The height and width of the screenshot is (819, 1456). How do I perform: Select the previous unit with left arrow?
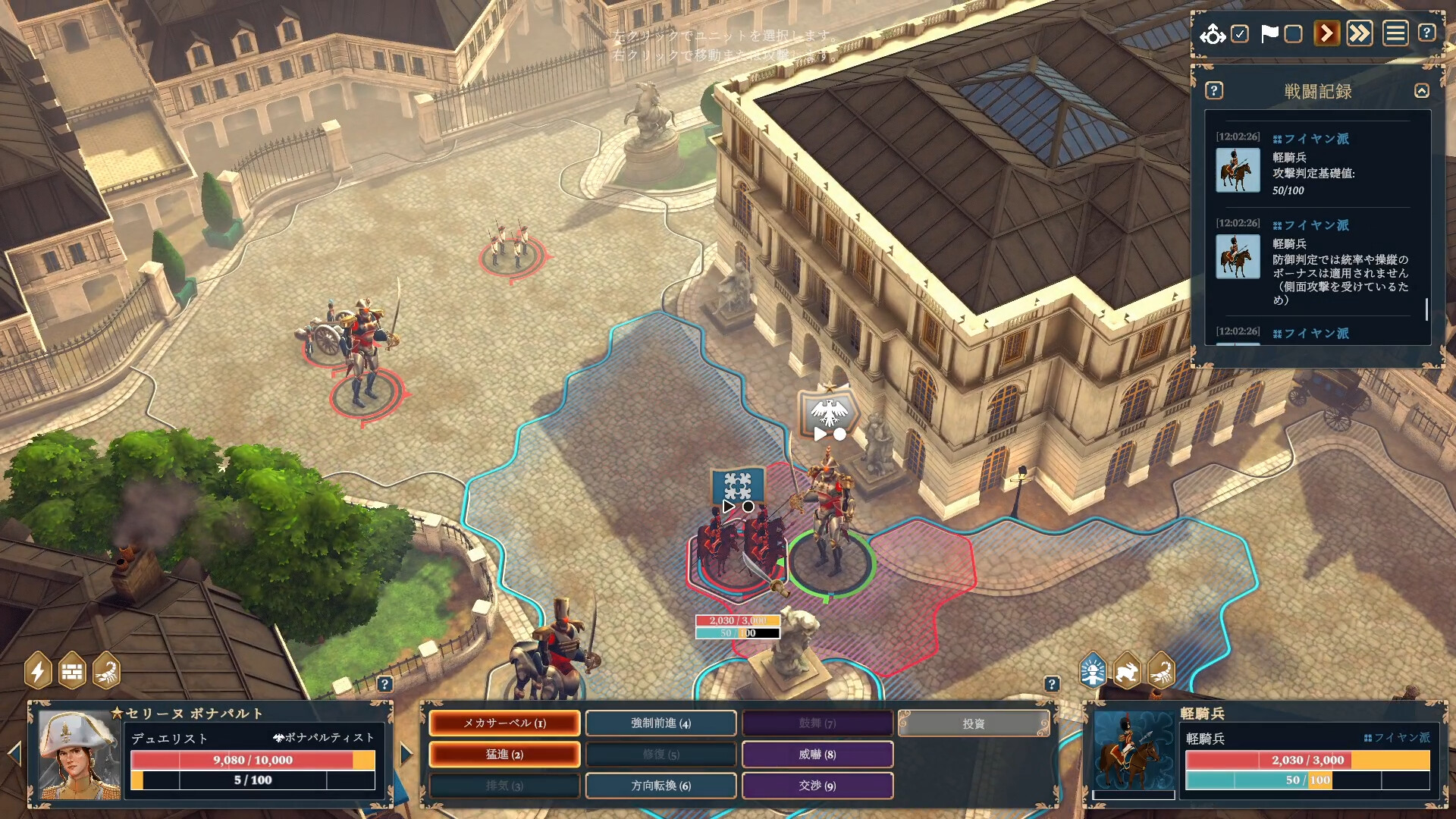pos(14,753)
